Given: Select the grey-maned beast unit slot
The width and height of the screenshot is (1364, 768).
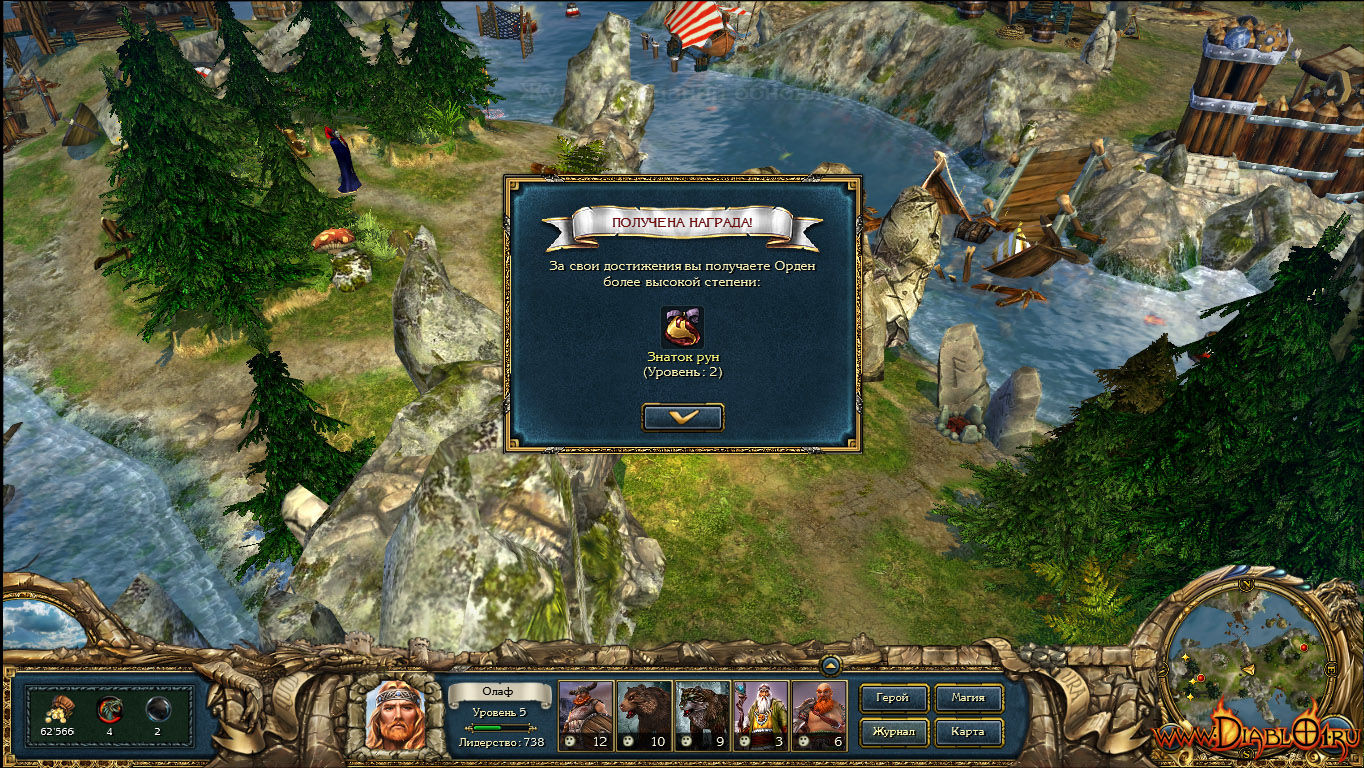Looking at the screenshot, I should (702, 715).
